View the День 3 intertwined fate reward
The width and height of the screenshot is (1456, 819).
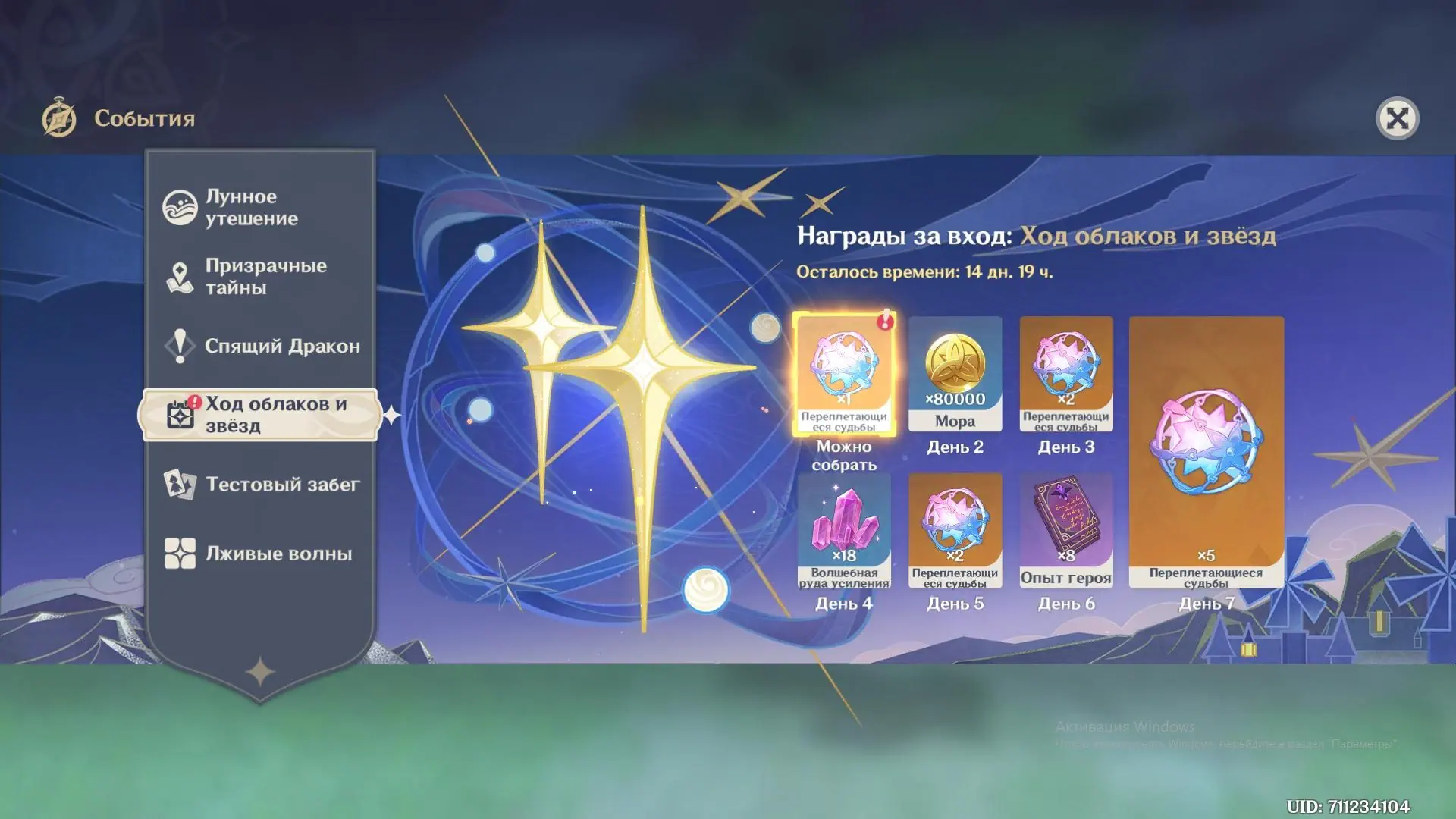click(1066, 374)
